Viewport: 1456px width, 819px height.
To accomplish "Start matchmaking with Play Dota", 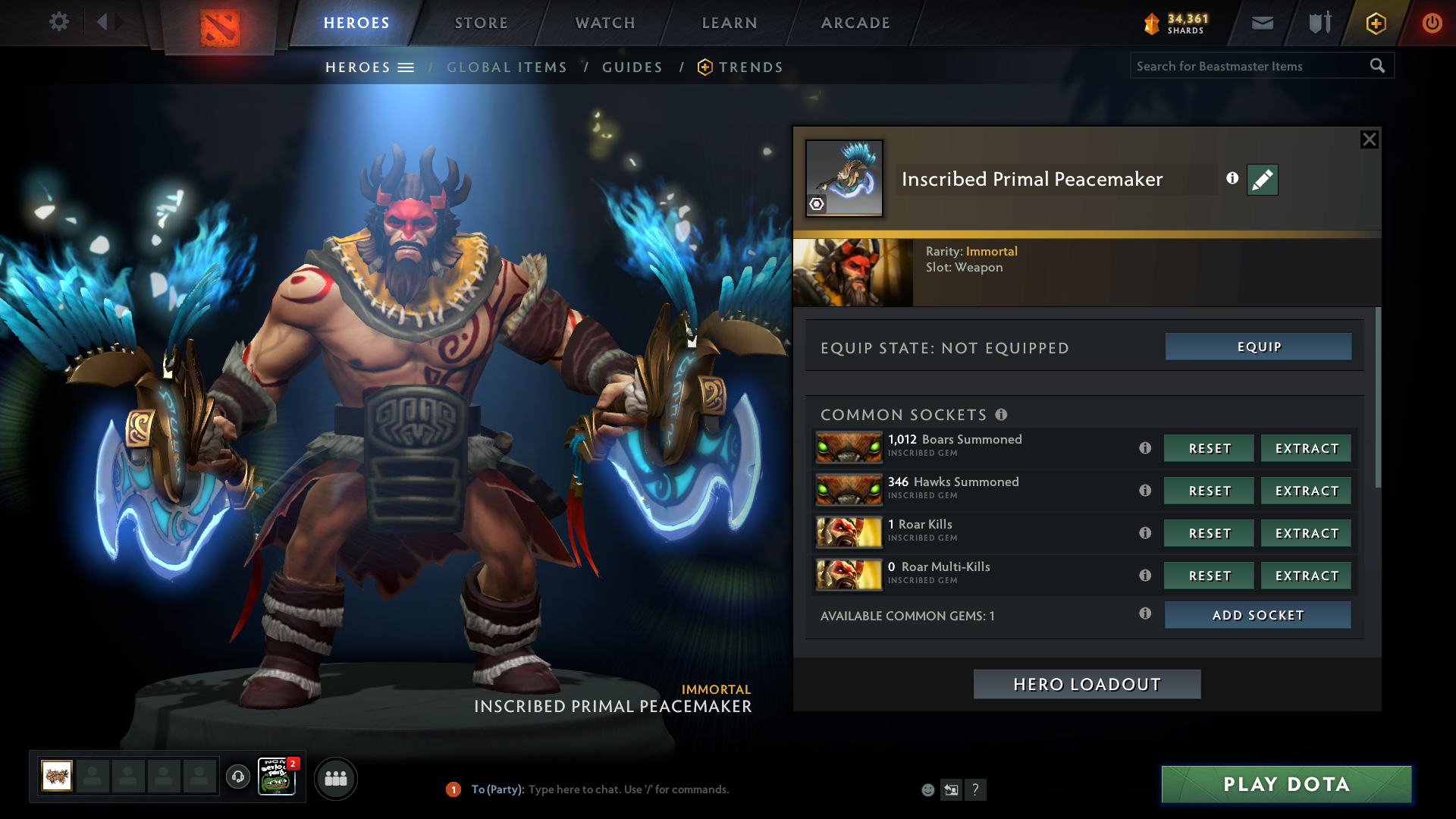I will coord(1286,784).
